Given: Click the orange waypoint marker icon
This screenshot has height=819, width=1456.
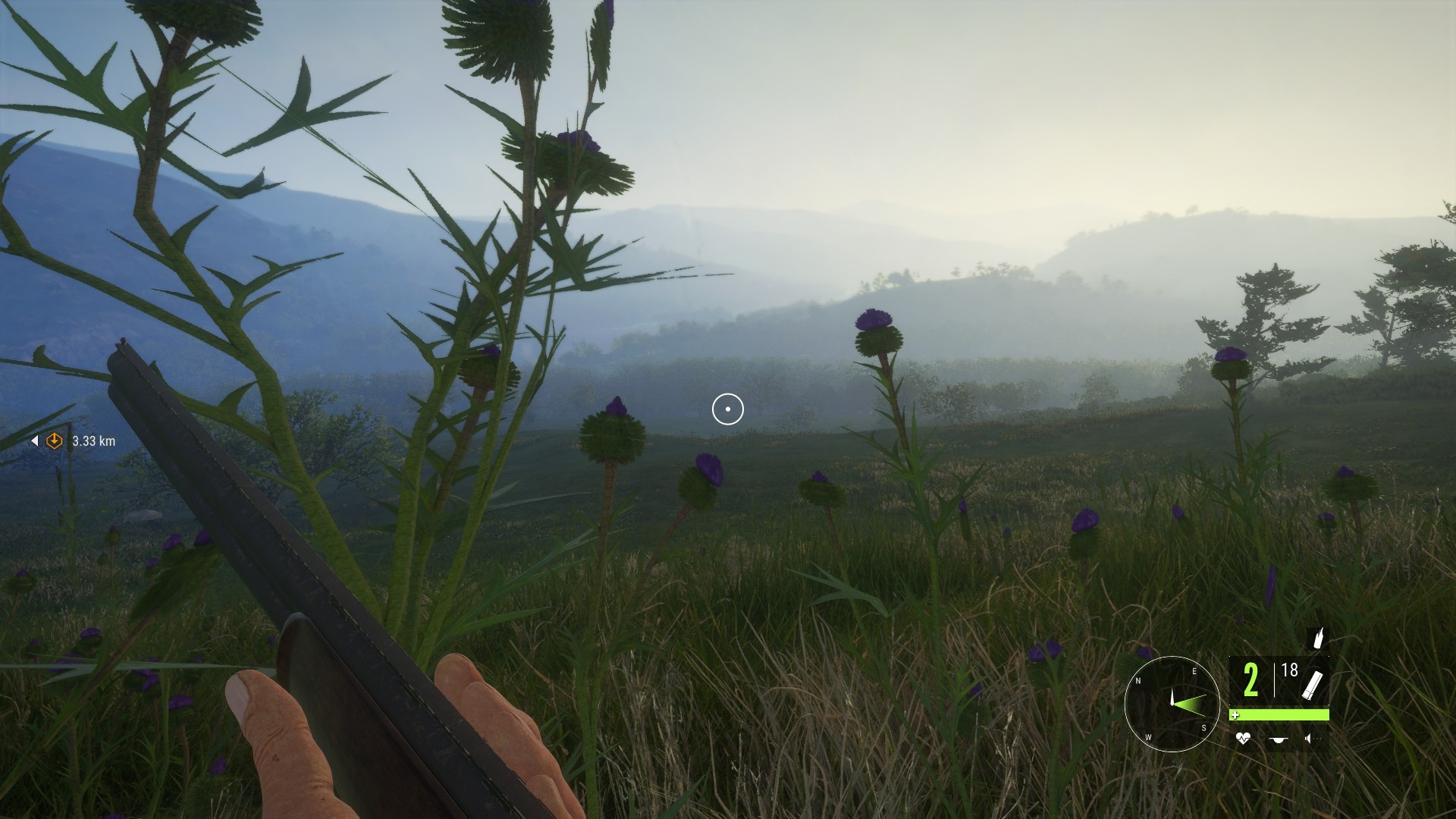Looking at the screenshot, I should pos(55,441).
